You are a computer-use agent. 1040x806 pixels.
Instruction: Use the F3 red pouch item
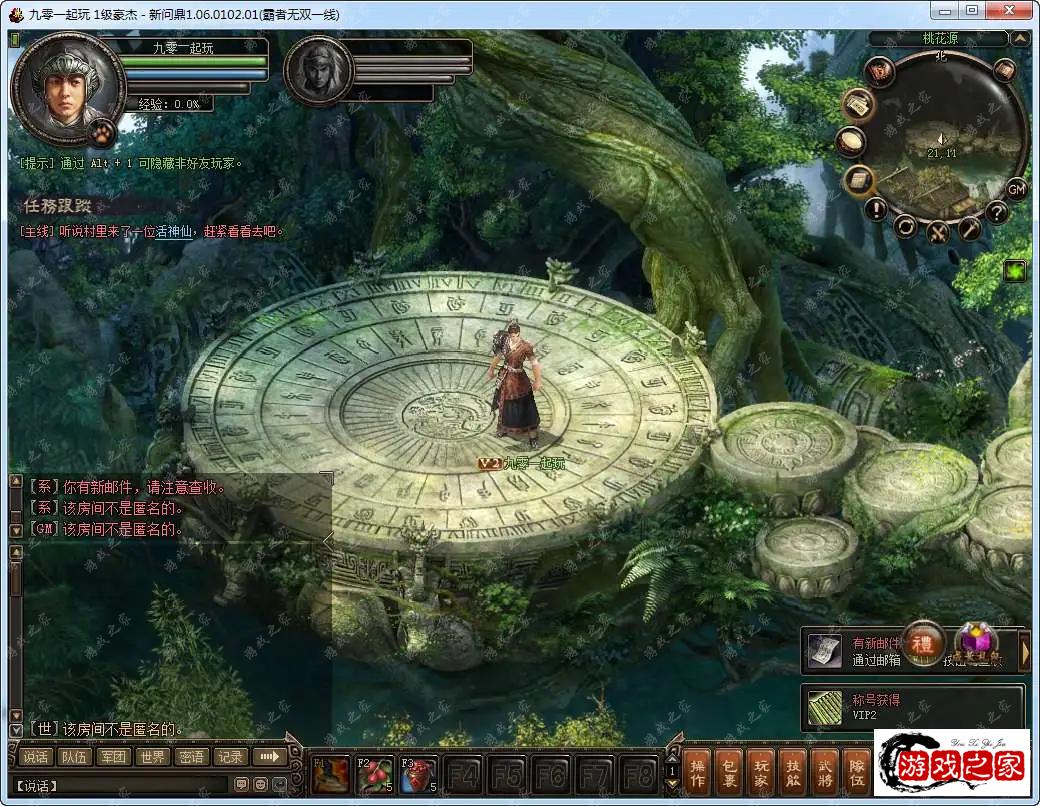pos(419,774)
